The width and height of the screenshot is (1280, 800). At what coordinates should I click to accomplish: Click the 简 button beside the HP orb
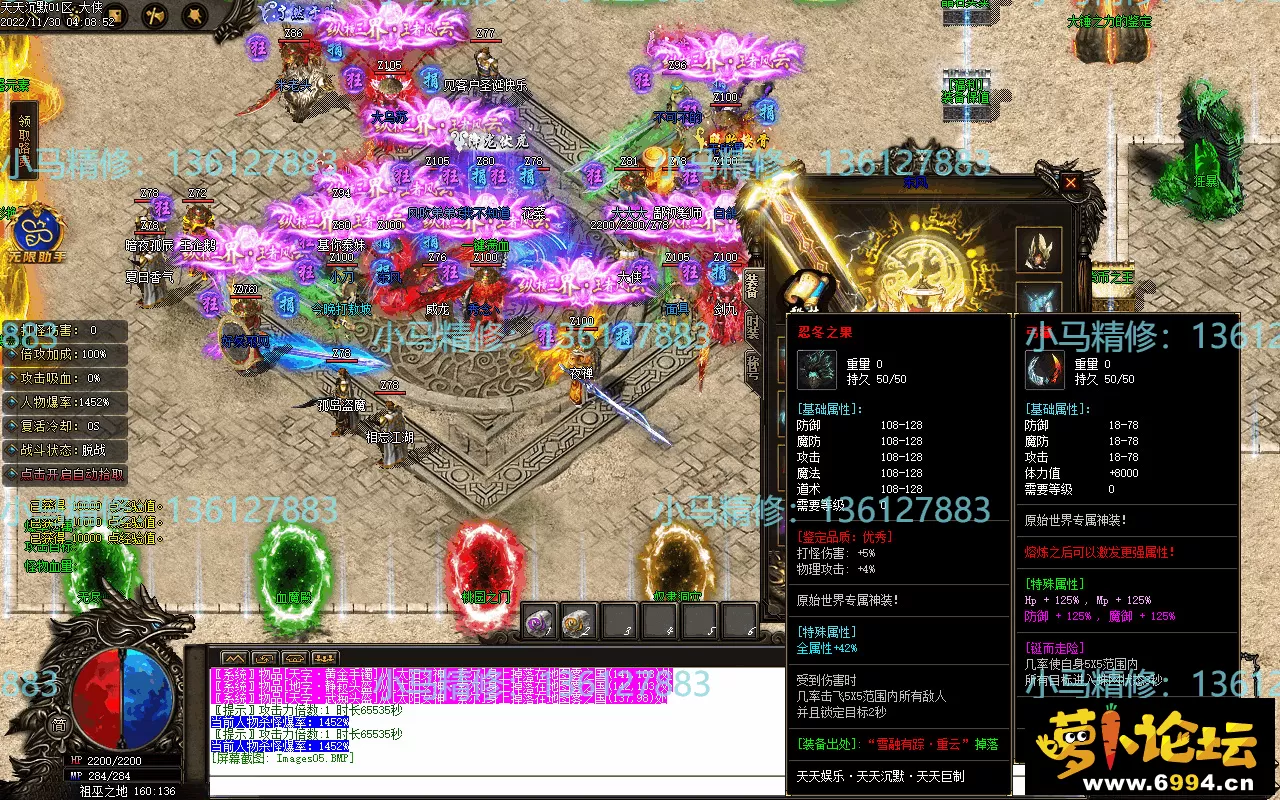point(59,725)
